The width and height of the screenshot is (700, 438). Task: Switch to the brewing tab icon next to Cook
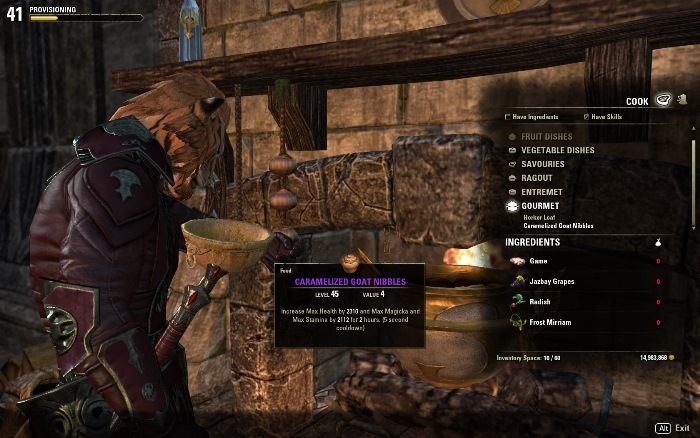pyautogui.click(x=681, y=99)
